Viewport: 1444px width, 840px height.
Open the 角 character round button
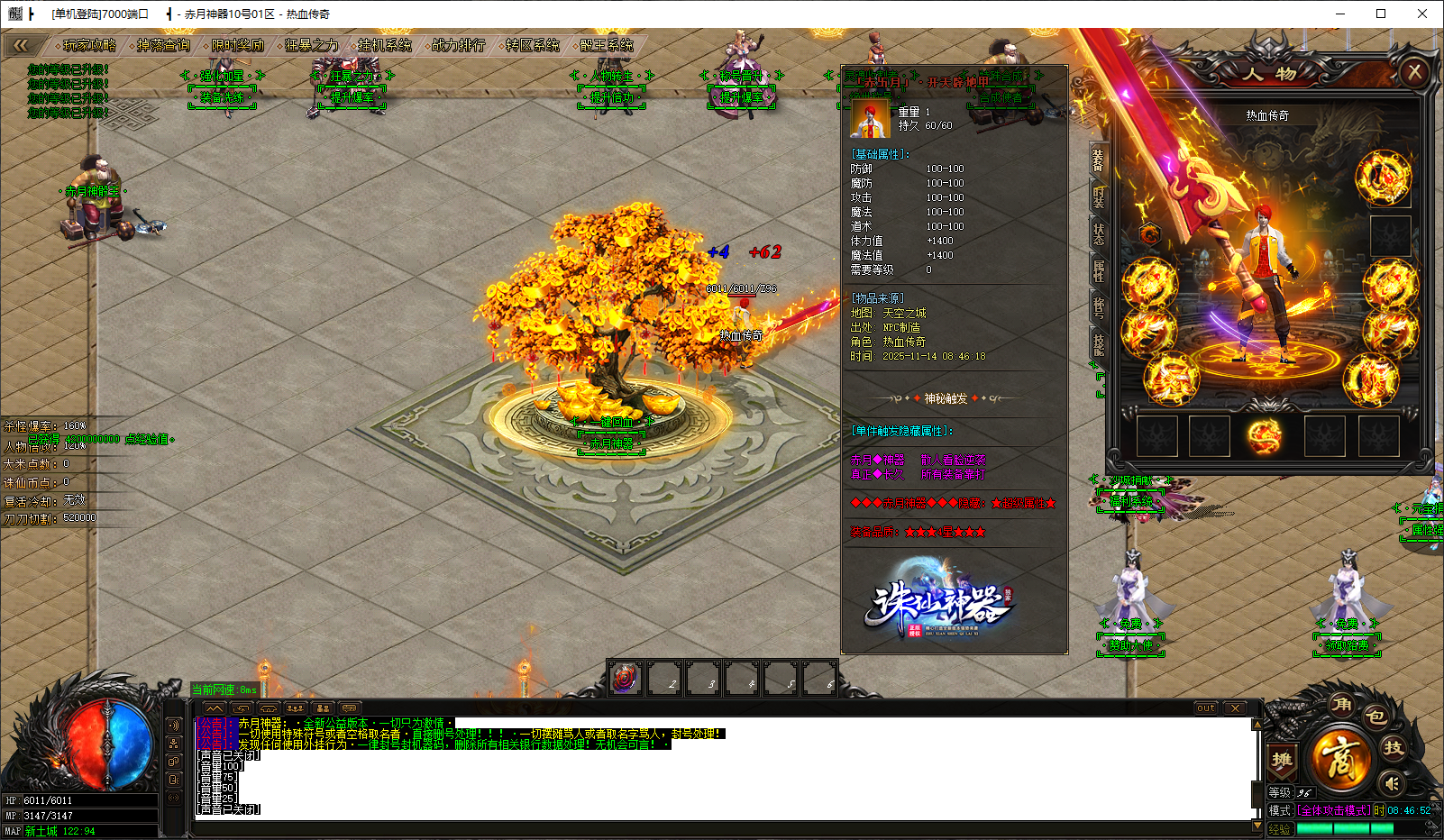pos(1342,705)
